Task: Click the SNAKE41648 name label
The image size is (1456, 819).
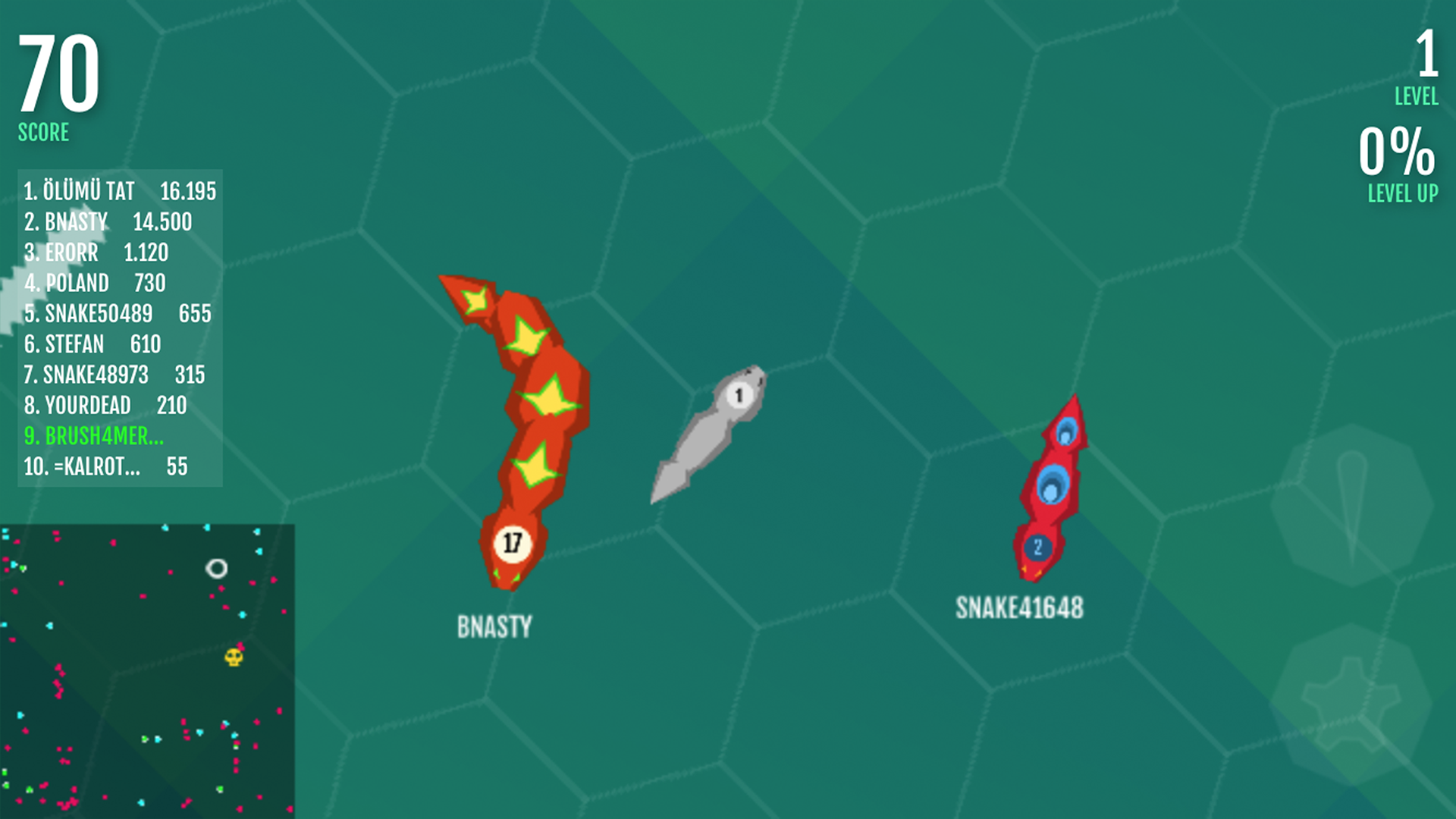Action: (1020, 607)
